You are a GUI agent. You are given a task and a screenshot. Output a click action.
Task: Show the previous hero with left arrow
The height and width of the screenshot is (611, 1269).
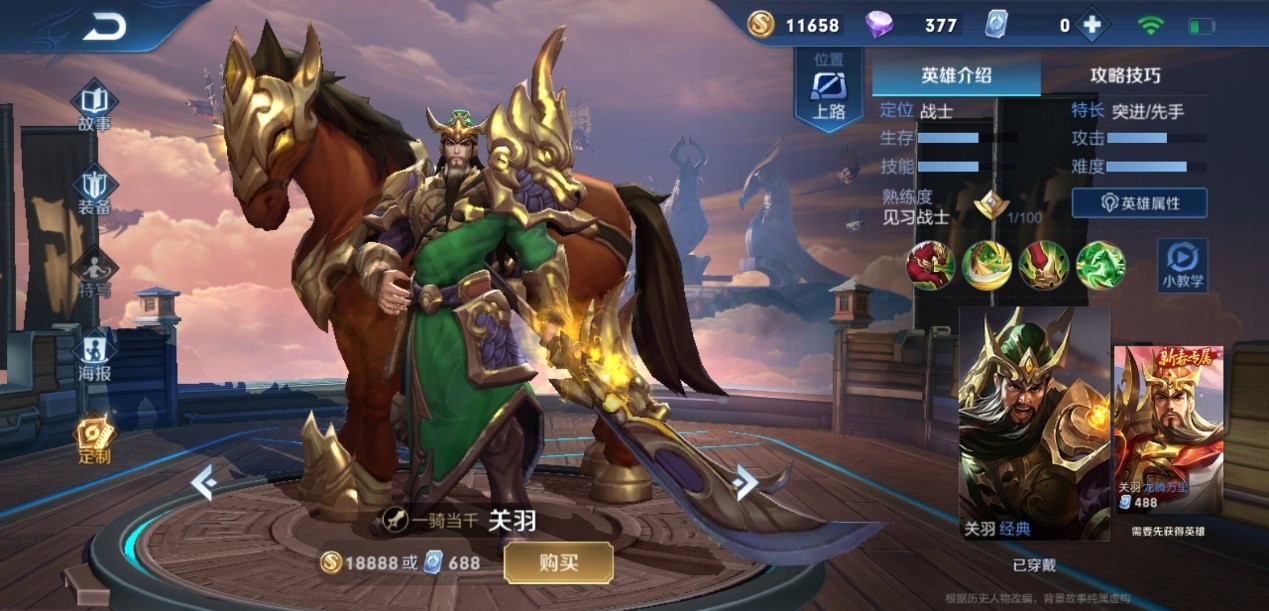click(204, 483)
